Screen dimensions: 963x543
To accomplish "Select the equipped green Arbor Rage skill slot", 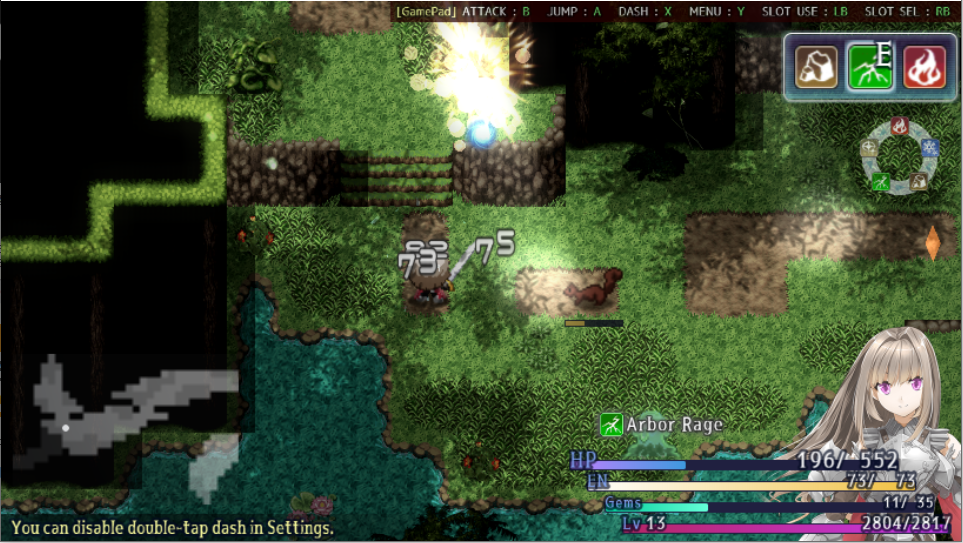I will (870, 68).
